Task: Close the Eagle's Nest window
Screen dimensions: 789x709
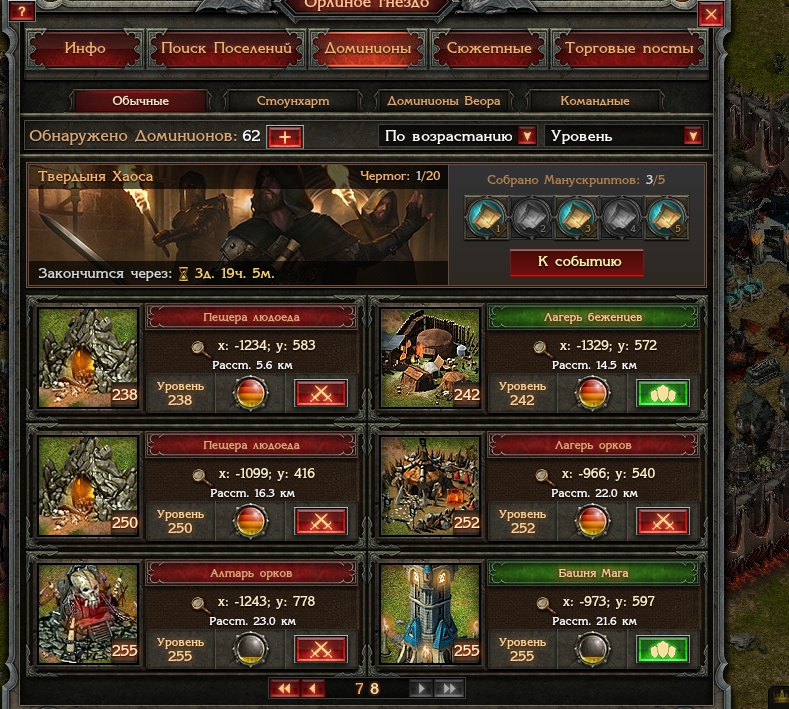Action: 712,14
